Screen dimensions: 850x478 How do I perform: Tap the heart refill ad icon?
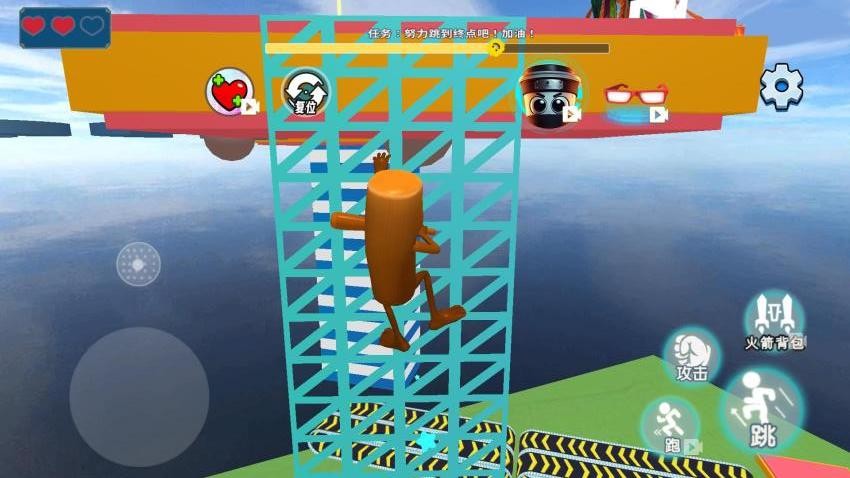[x=229, y=91]
